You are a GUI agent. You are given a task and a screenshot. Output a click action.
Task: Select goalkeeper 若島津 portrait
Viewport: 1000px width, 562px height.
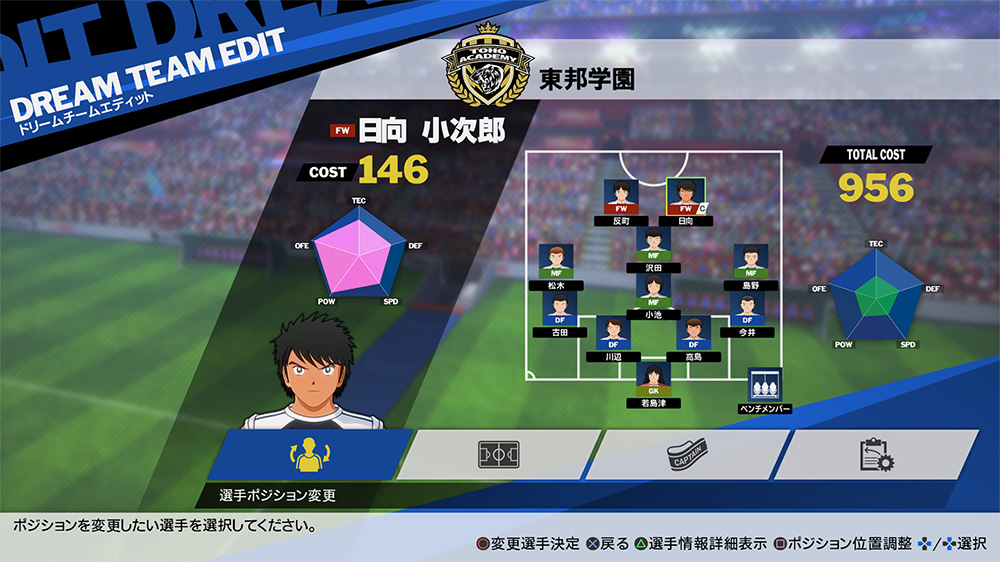[653, 381]
